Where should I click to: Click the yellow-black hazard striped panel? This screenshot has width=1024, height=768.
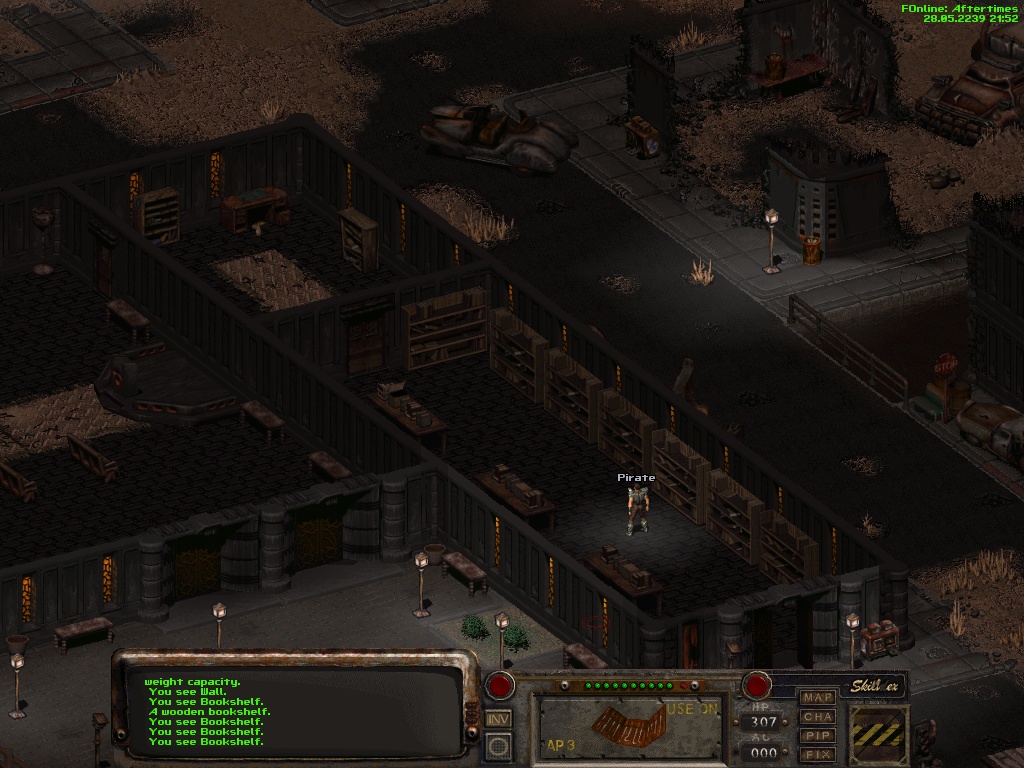(880, 734)
